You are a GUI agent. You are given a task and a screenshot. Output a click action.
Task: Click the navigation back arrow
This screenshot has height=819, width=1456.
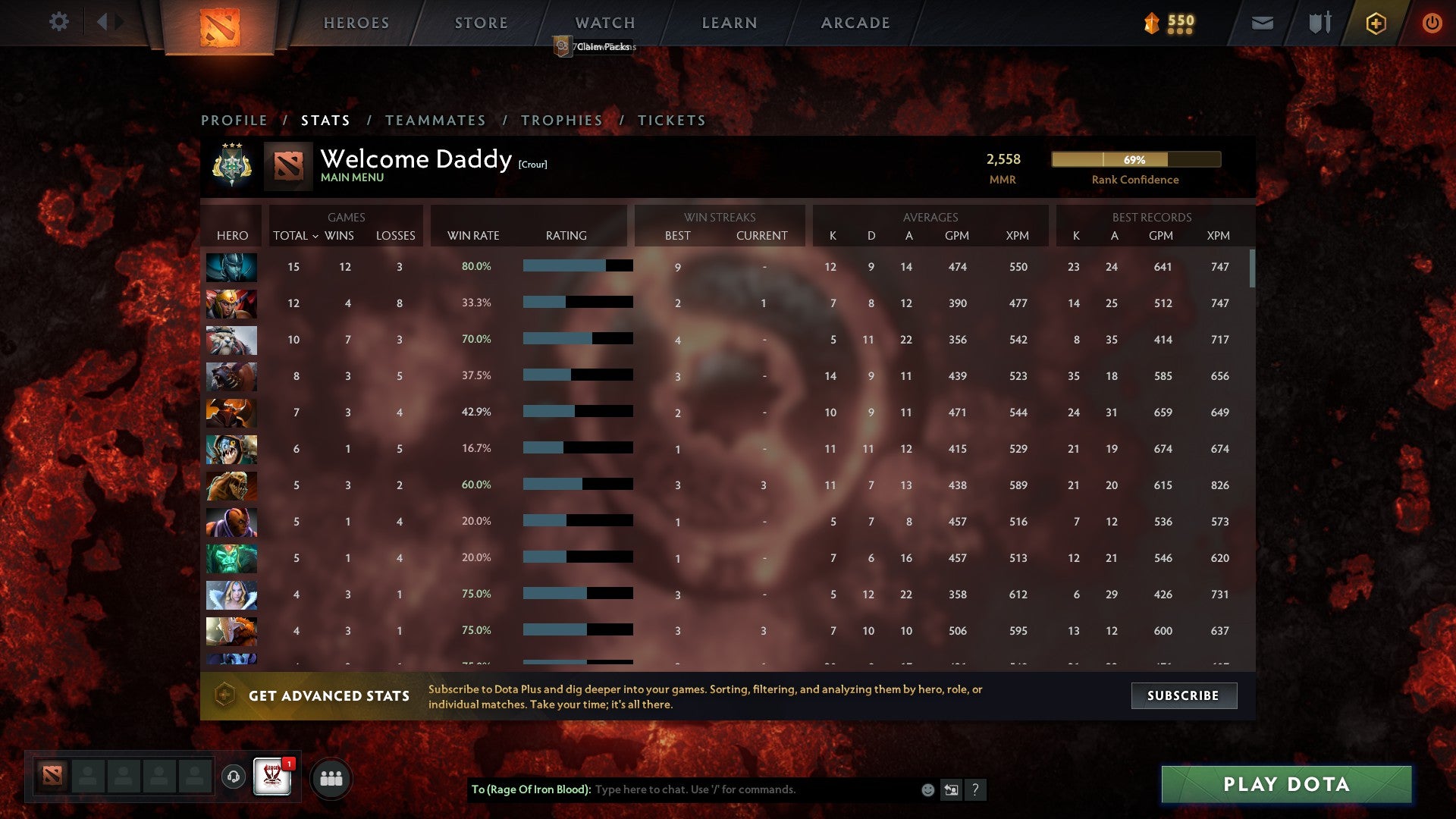tap(104, 22)
